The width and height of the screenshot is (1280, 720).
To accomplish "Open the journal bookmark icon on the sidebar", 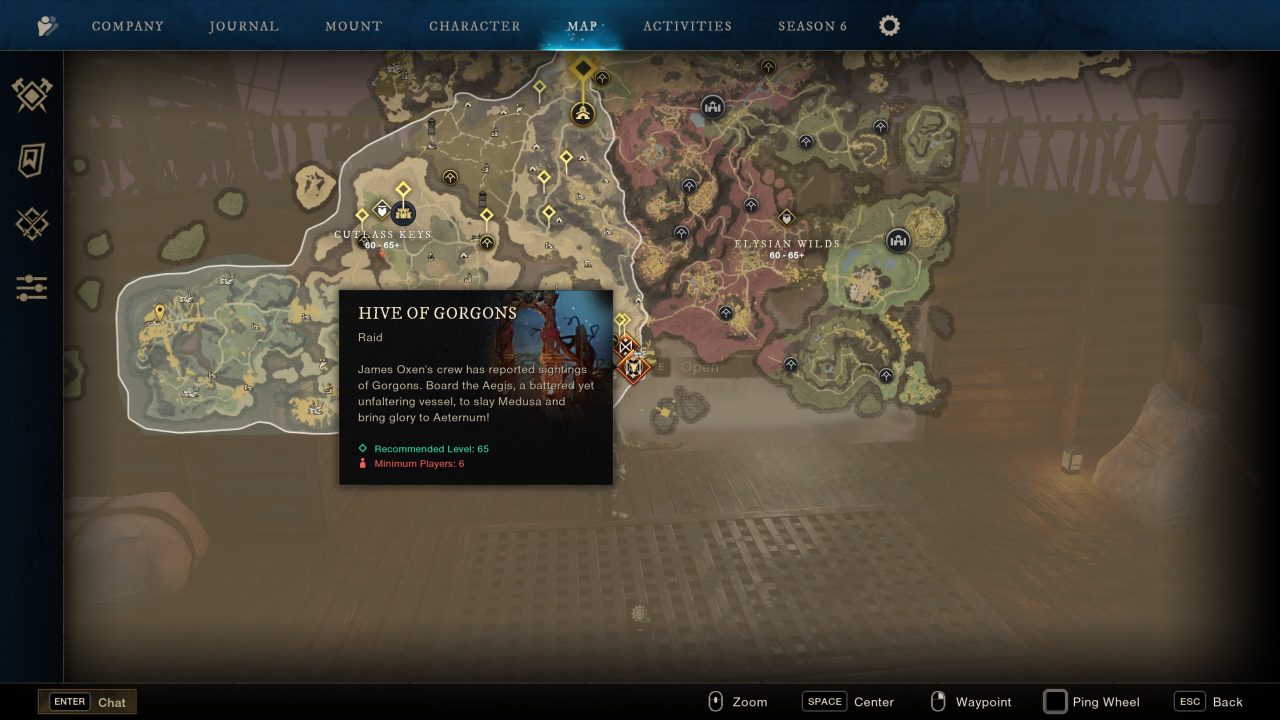I will (x=30, y=160).
